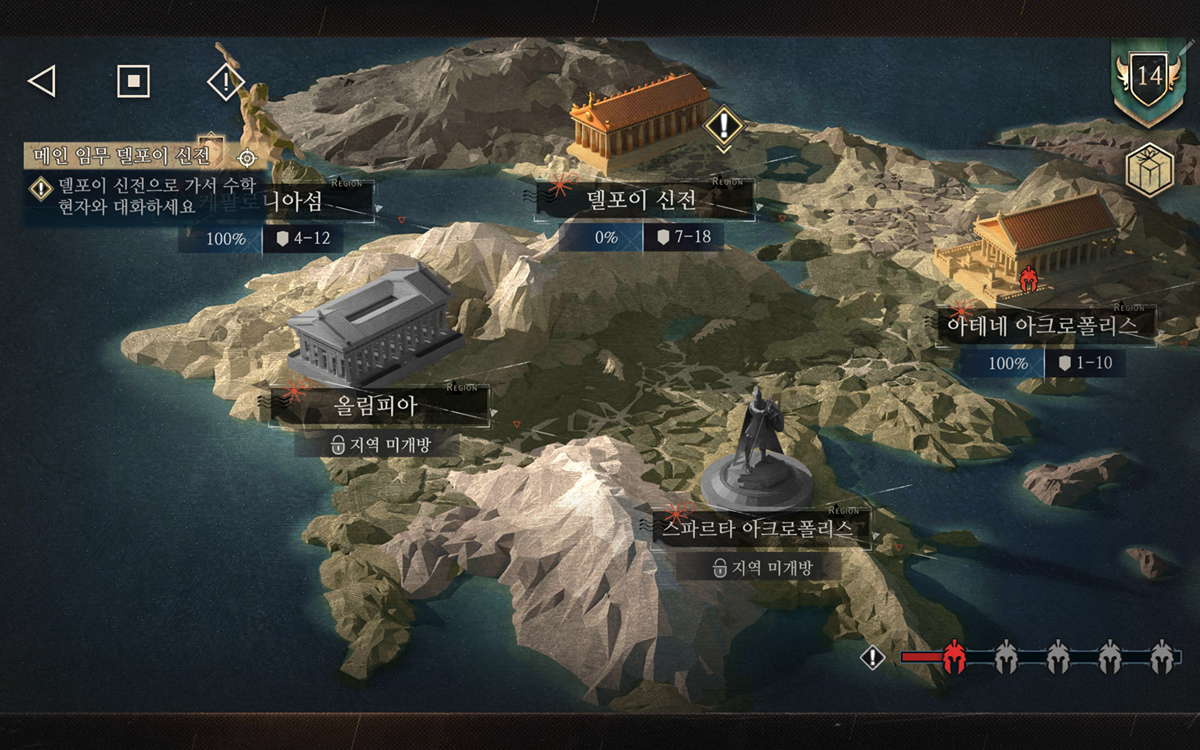Open the level 14 player badge
The width and height of the screenshot is (1200, 750).
1148,78
